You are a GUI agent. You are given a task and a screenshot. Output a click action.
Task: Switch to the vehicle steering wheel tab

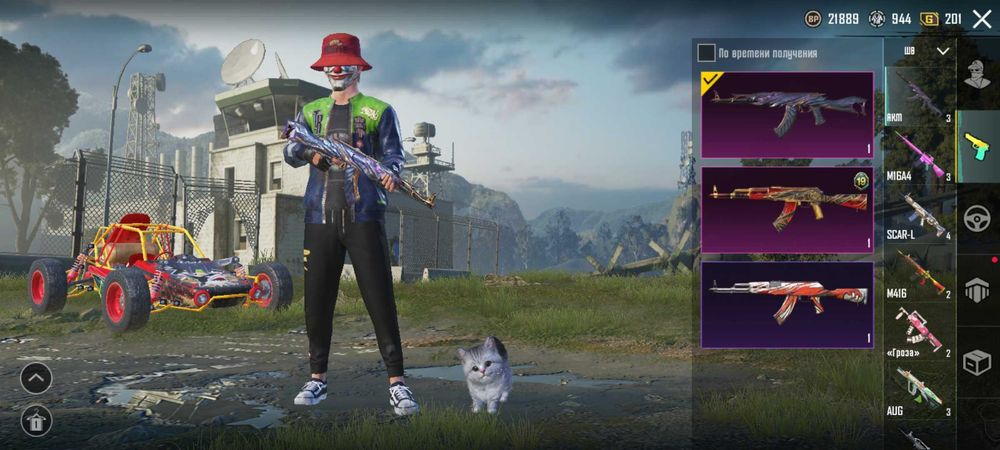point(978,218)
